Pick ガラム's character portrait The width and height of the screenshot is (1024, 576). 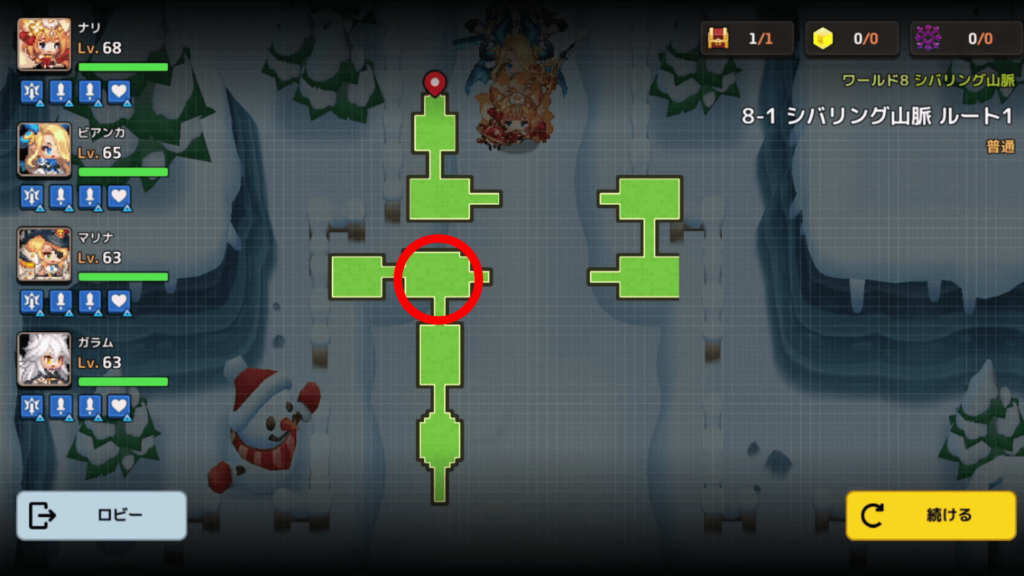click(x=45, y=360)
